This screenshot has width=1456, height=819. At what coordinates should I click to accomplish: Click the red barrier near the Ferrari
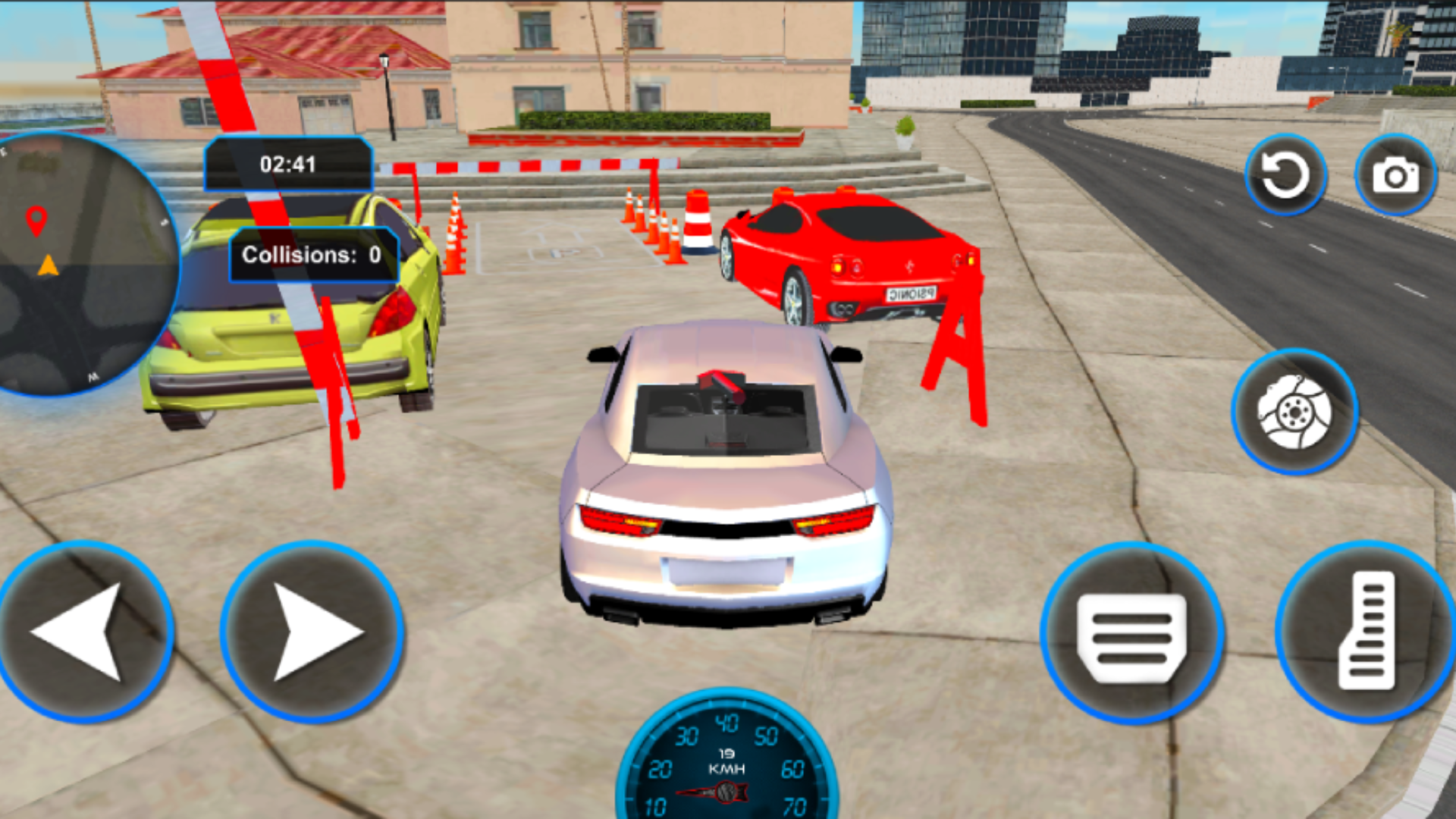[952, 356]
